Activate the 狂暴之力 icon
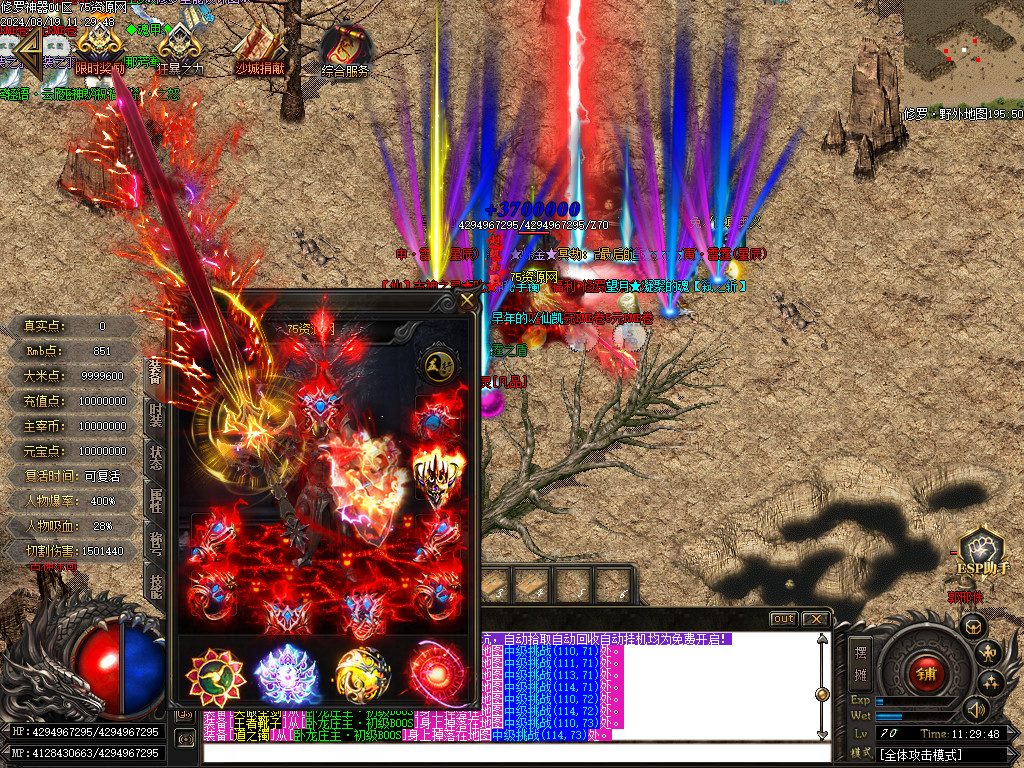 pyautogui.click(x=180, y=48)
